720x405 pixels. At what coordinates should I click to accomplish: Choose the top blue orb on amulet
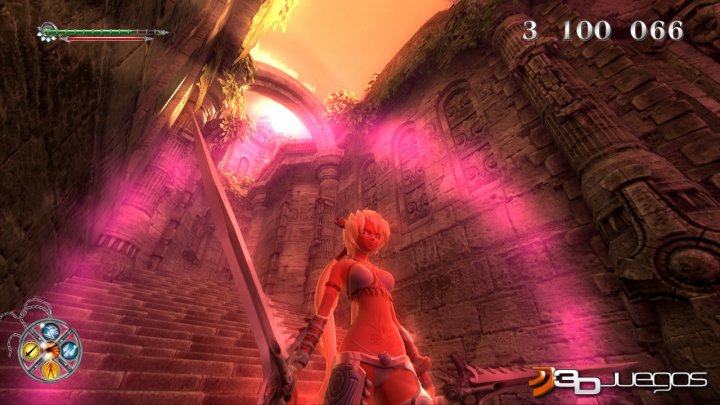pos(51,333)
